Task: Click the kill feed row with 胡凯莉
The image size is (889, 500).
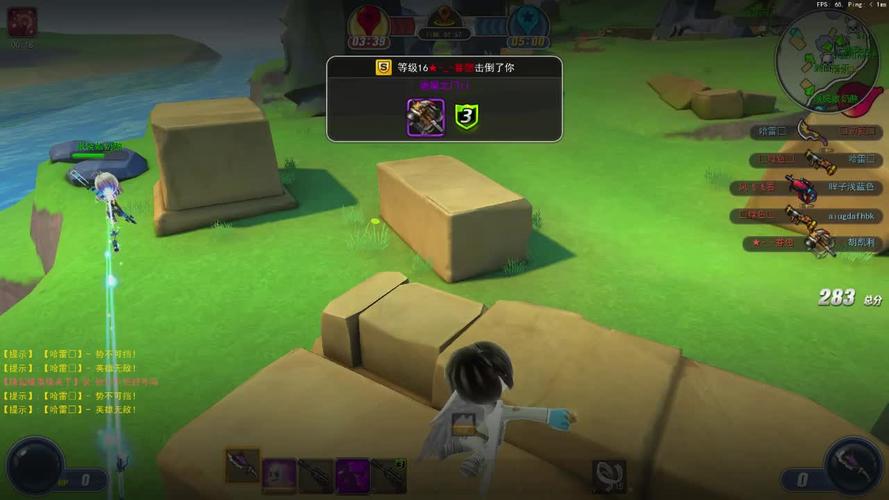Action: pyautogui.click(x=812, y=243)
